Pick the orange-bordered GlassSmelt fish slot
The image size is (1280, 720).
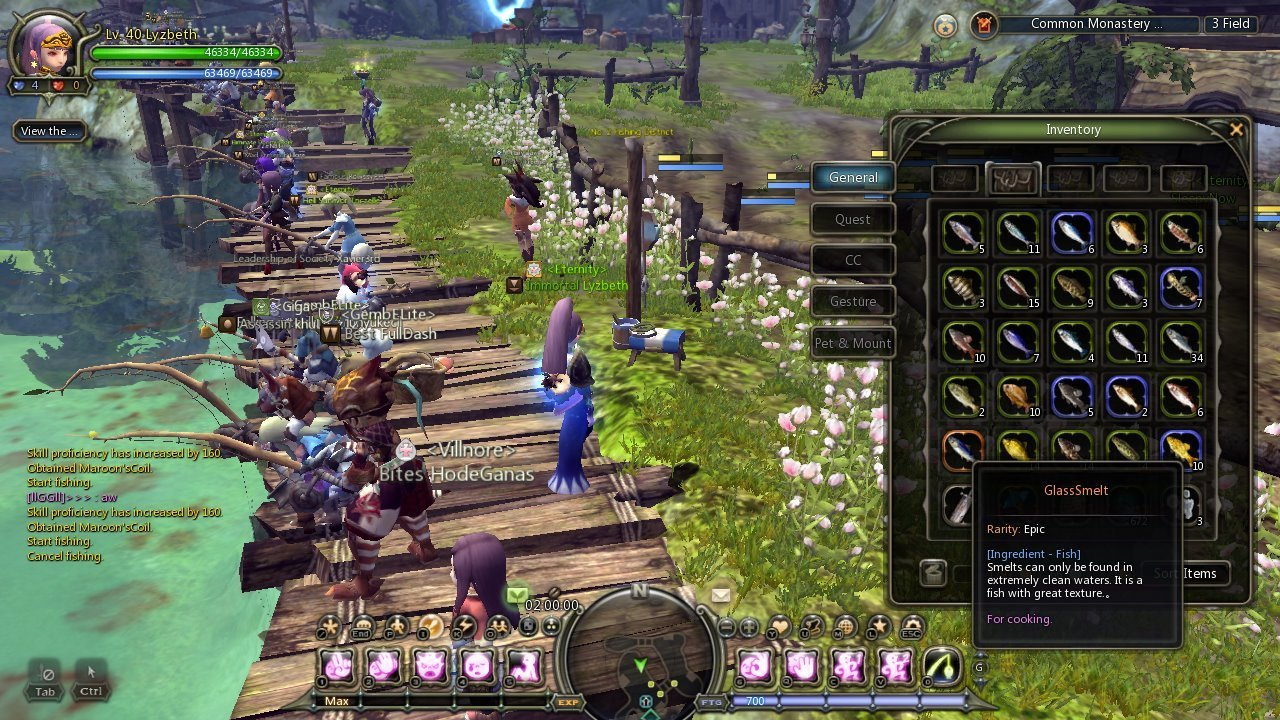tap(963, 449)
